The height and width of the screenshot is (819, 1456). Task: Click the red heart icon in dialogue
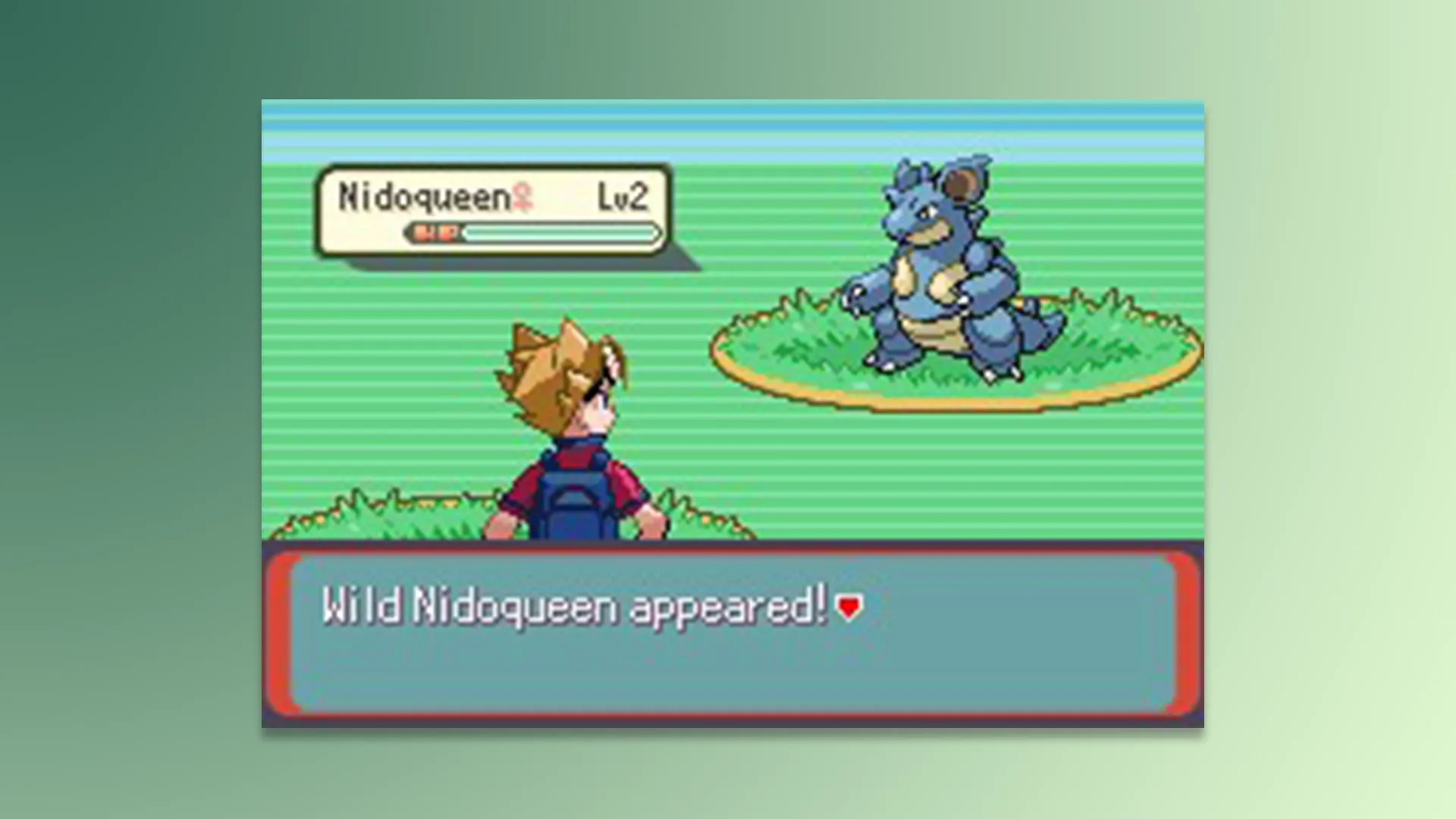(849, 606)
